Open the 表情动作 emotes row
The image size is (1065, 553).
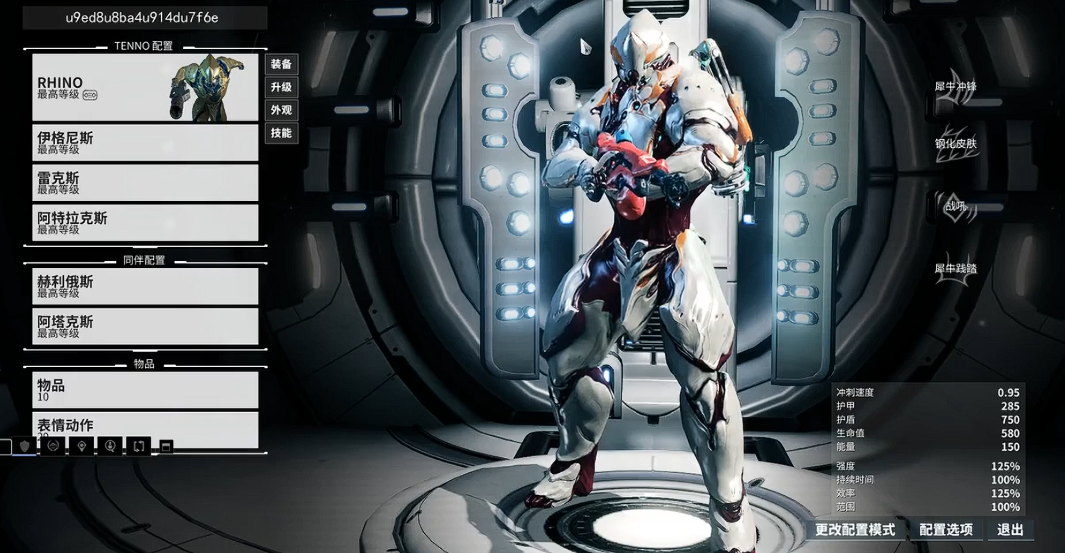145,426
